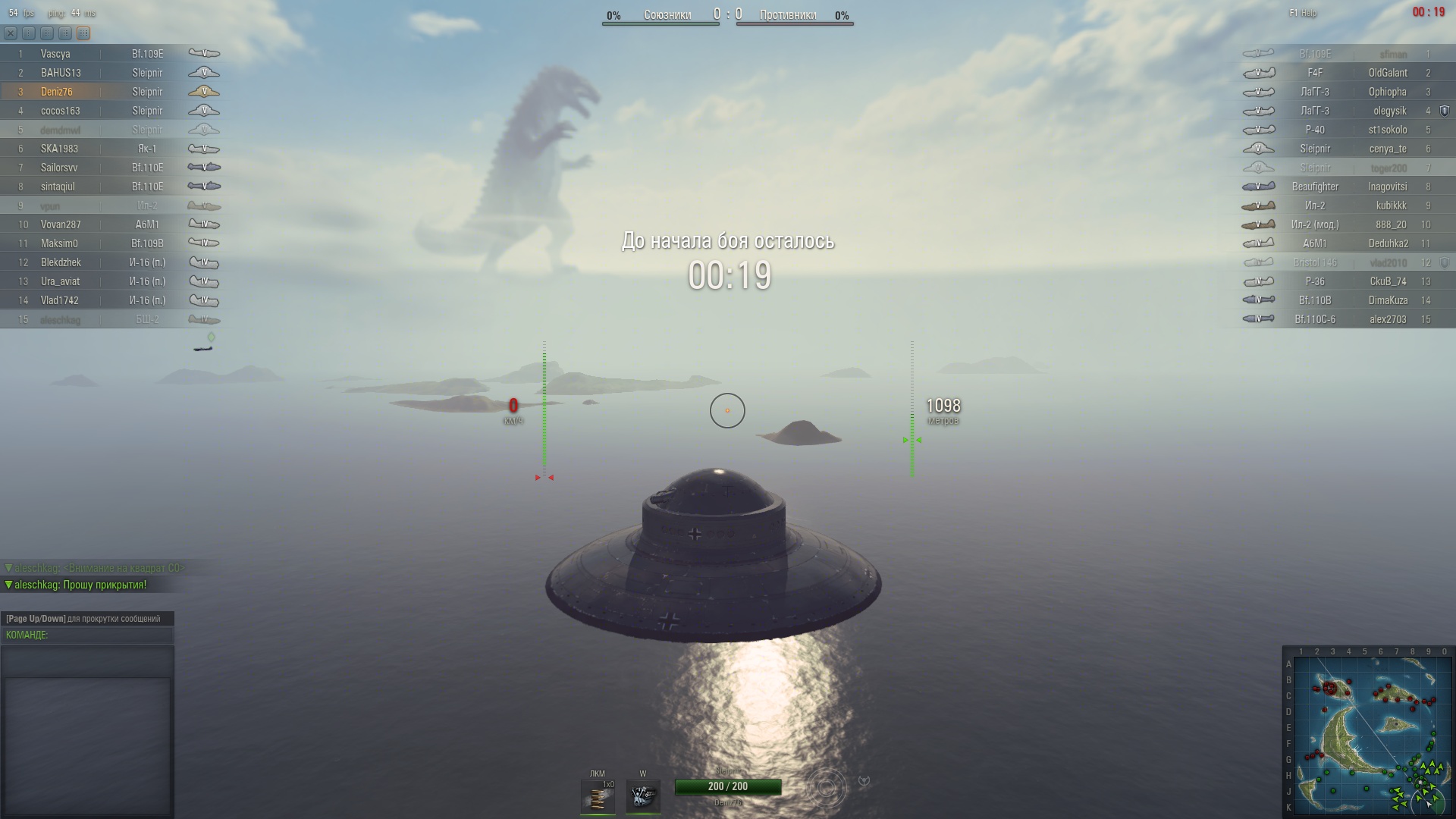
Task: Click aleschkag's 'Прошу прикрытия!' chat message
Action: tap(80, 585)
